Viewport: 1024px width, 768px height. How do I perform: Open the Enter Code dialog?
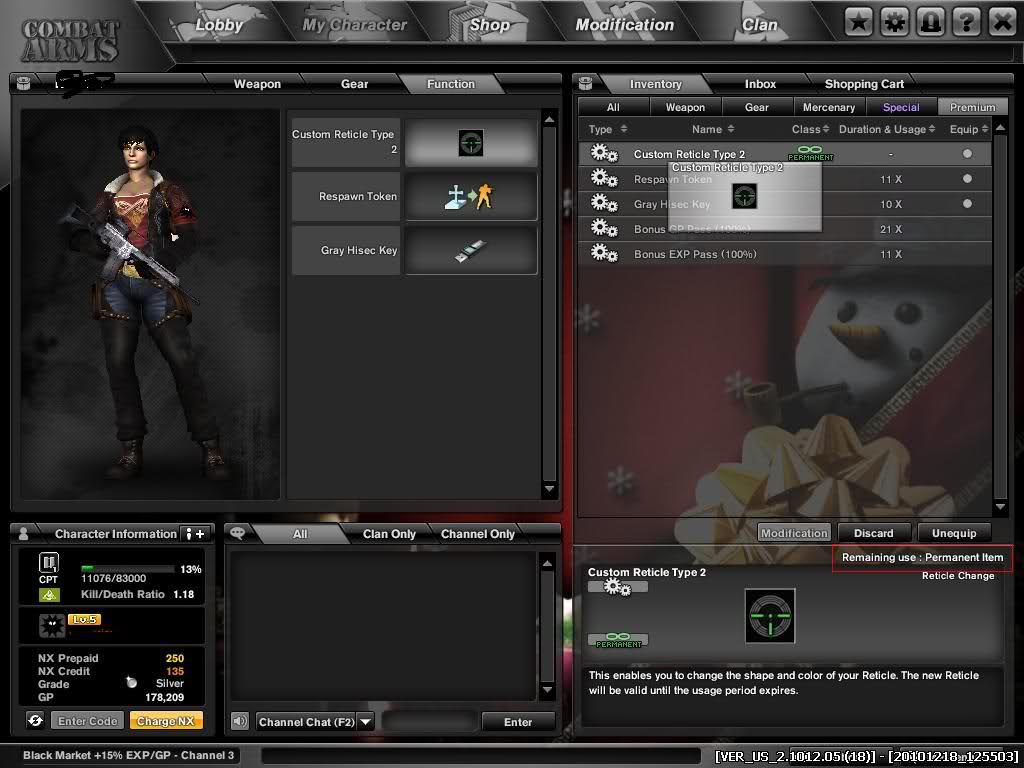88,721
